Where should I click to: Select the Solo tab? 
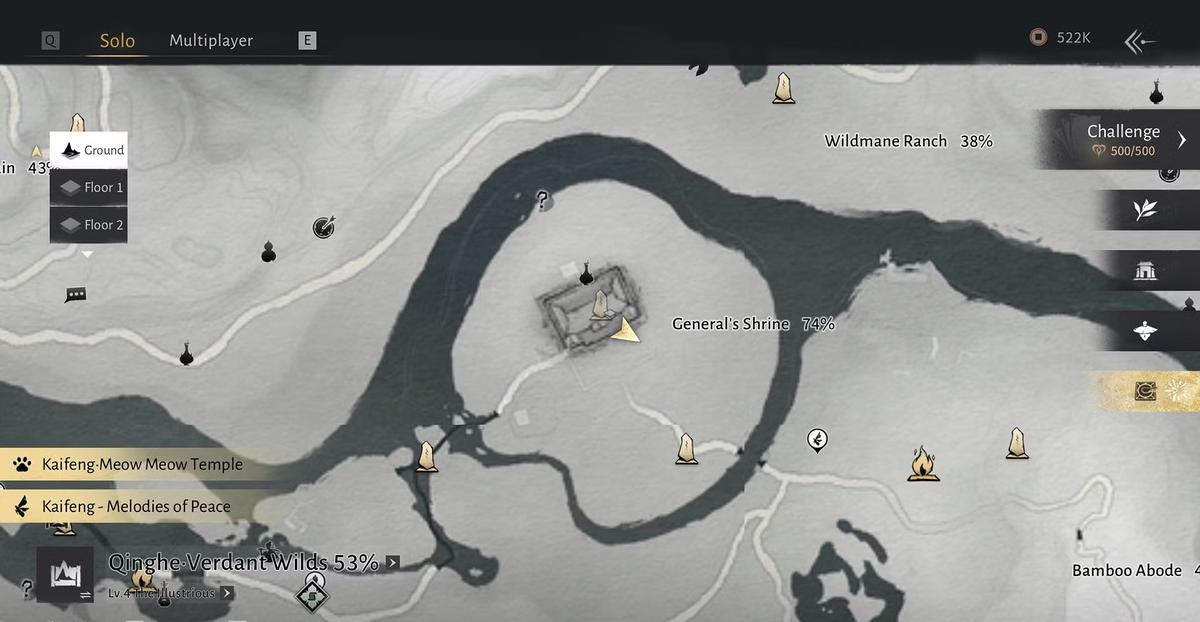pyautogui.click(x=117, y=41)
